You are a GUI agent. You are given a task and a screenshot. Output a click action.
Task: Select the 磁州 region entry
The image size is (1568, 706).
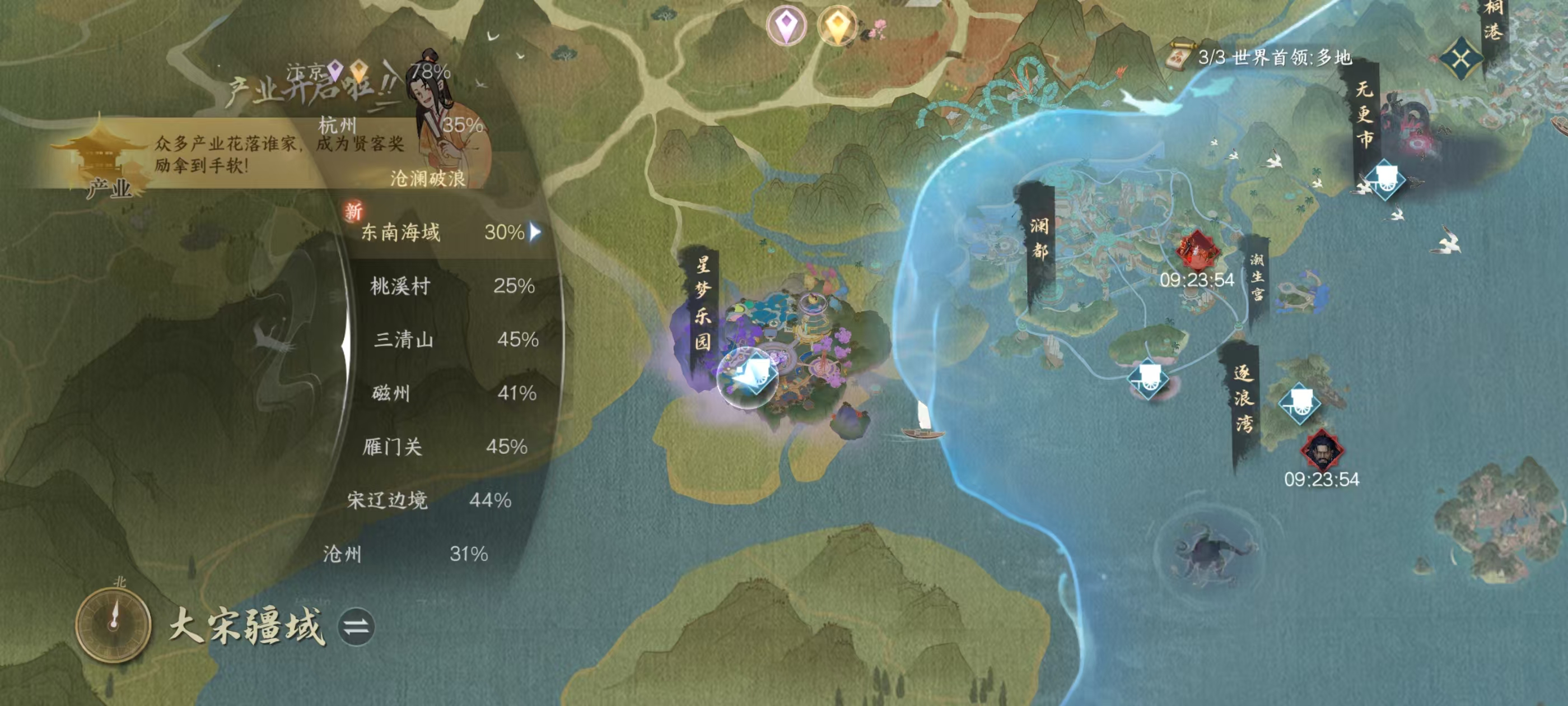click(x=391, y=393)
